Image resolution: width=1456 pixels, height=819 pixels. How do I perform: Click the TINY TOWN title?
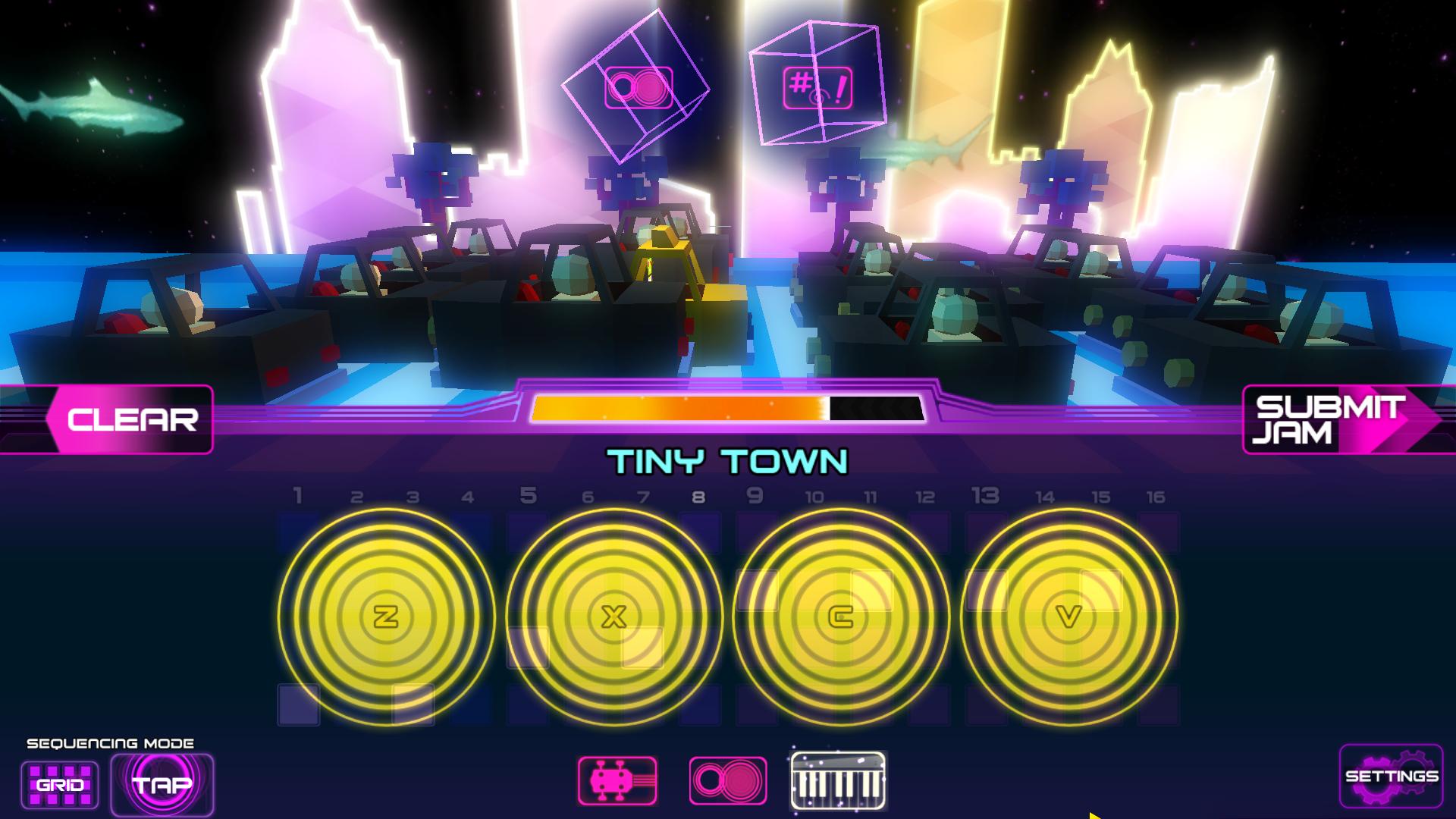click(726, 457)
